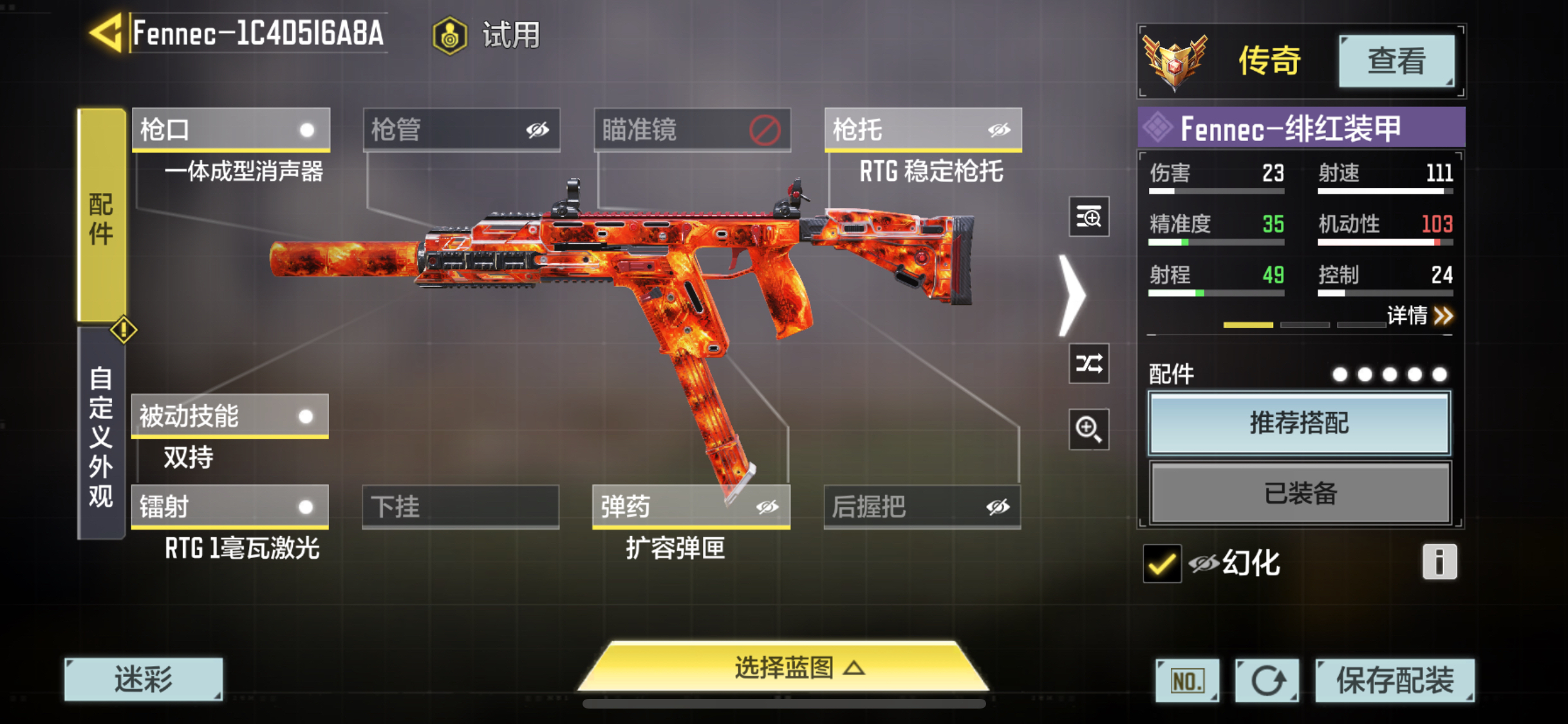
Task: Select the 枪托 stock attachment slot
Action: pos(922,129)
